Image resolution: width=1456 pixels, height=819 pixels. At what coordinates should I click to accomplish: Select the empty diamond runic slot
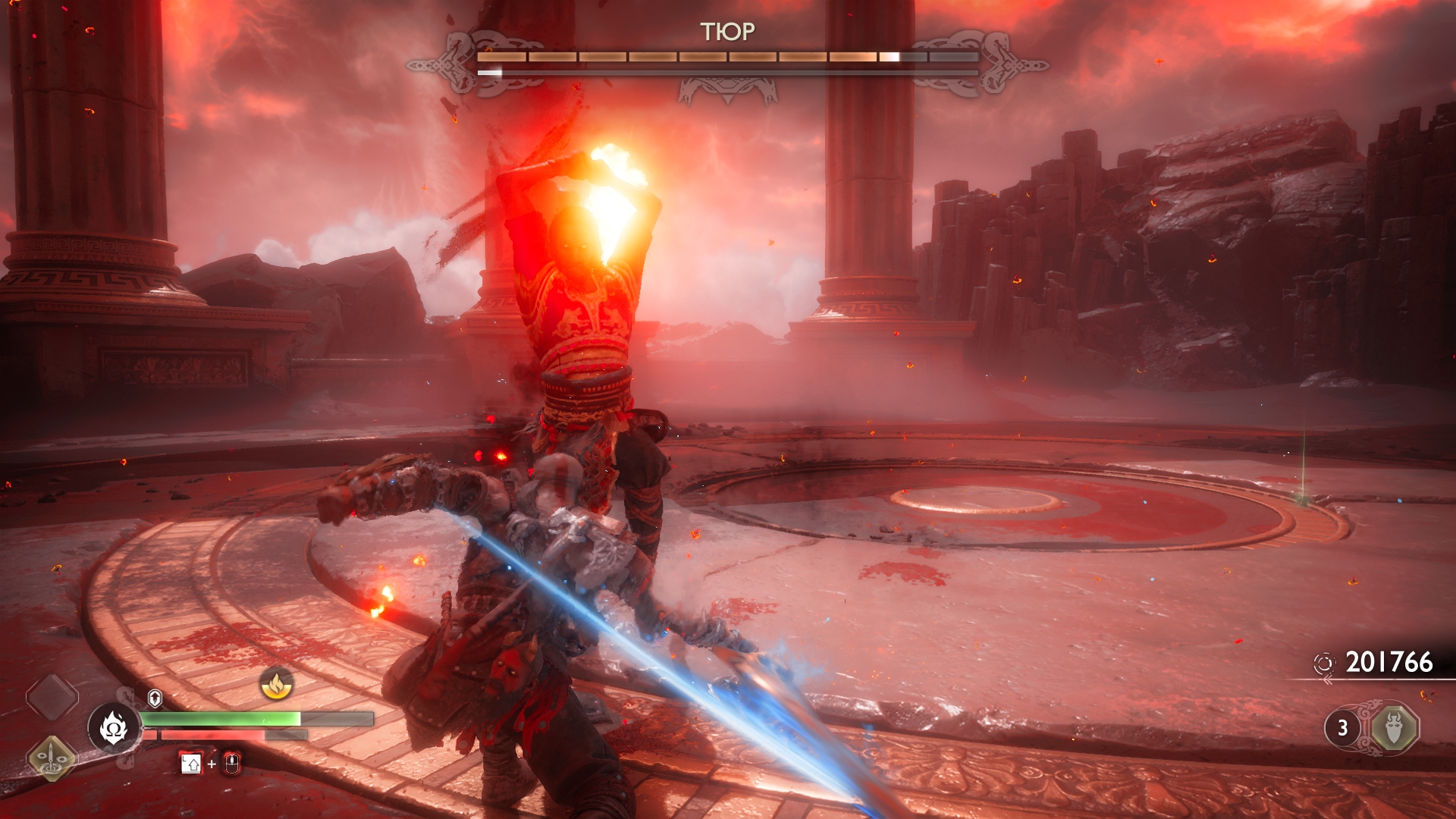(x=52, y=697)
